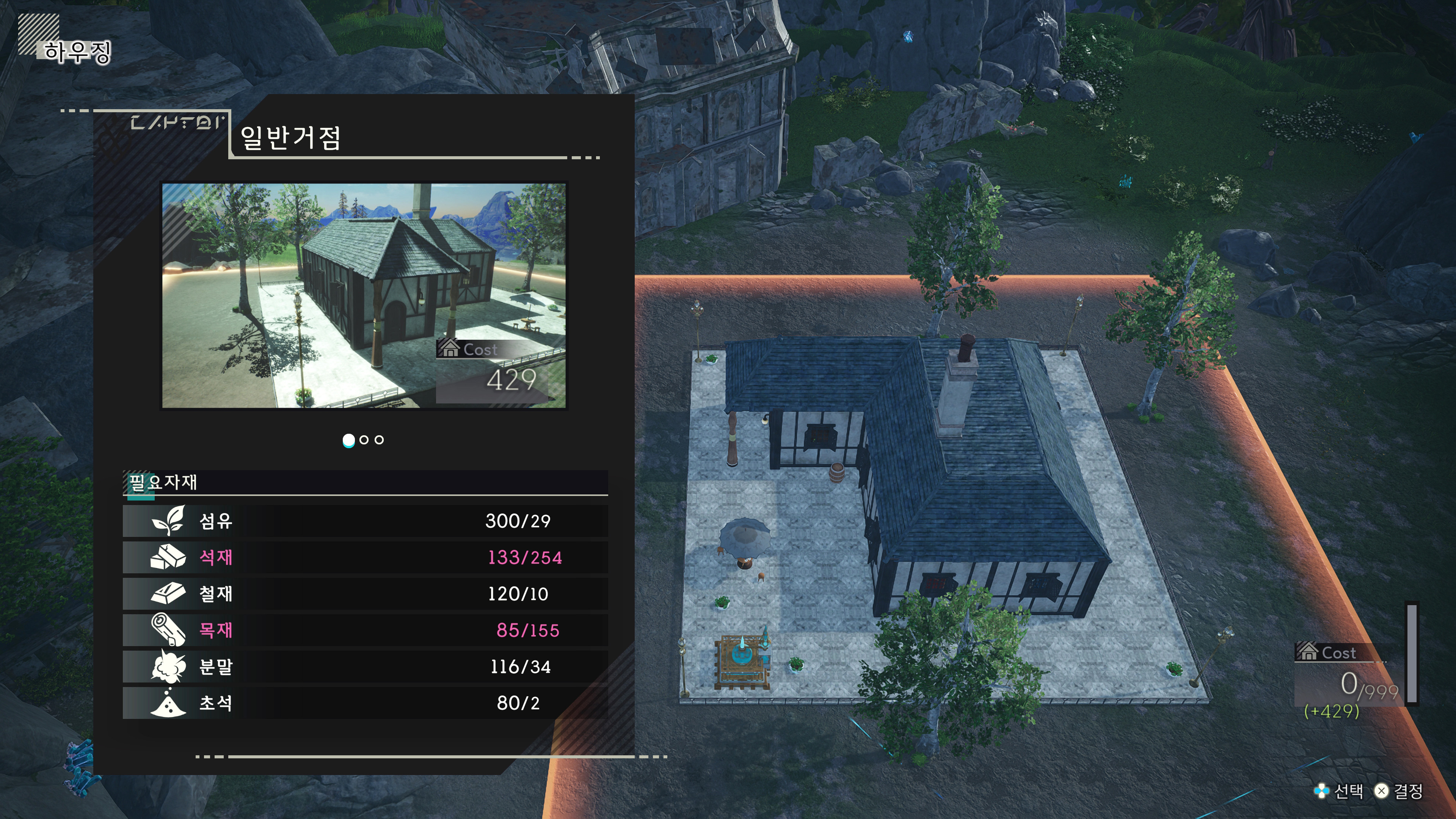Select the 섬유 material row

tap(365, 521)
